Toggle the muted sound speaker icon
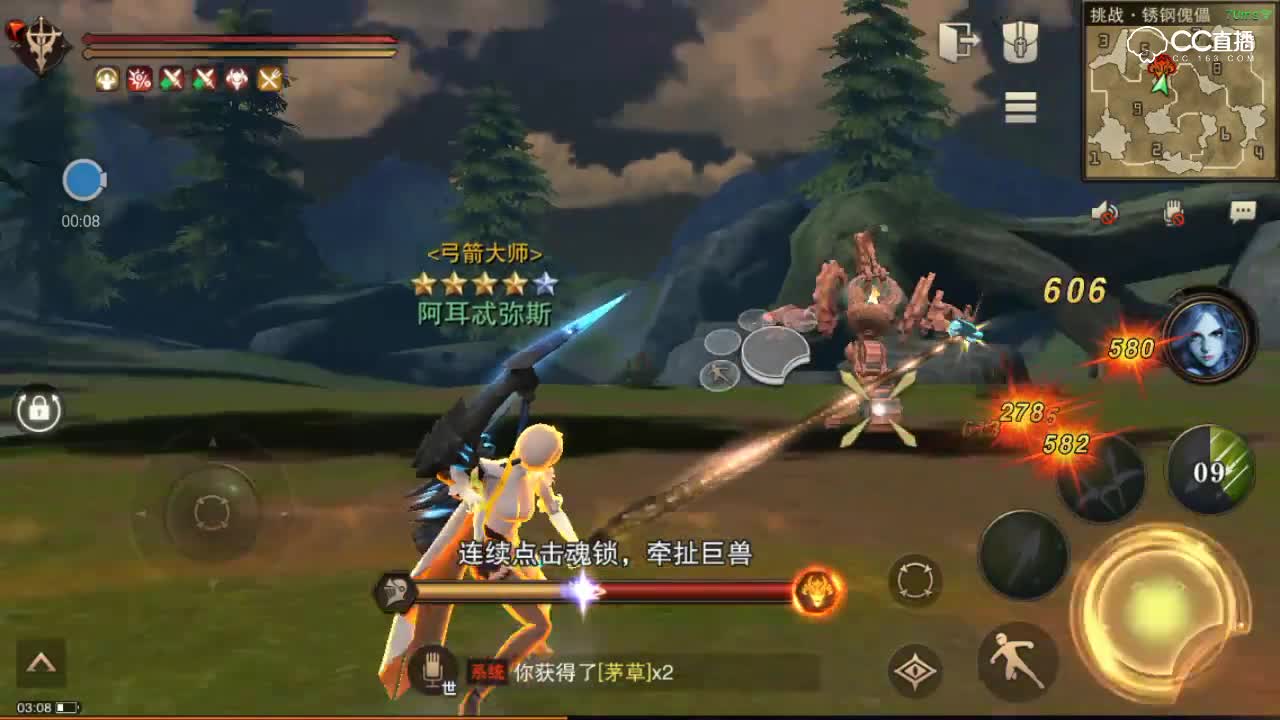The width and height of the screenshot is (1280, 720). tap(1107, 211)
